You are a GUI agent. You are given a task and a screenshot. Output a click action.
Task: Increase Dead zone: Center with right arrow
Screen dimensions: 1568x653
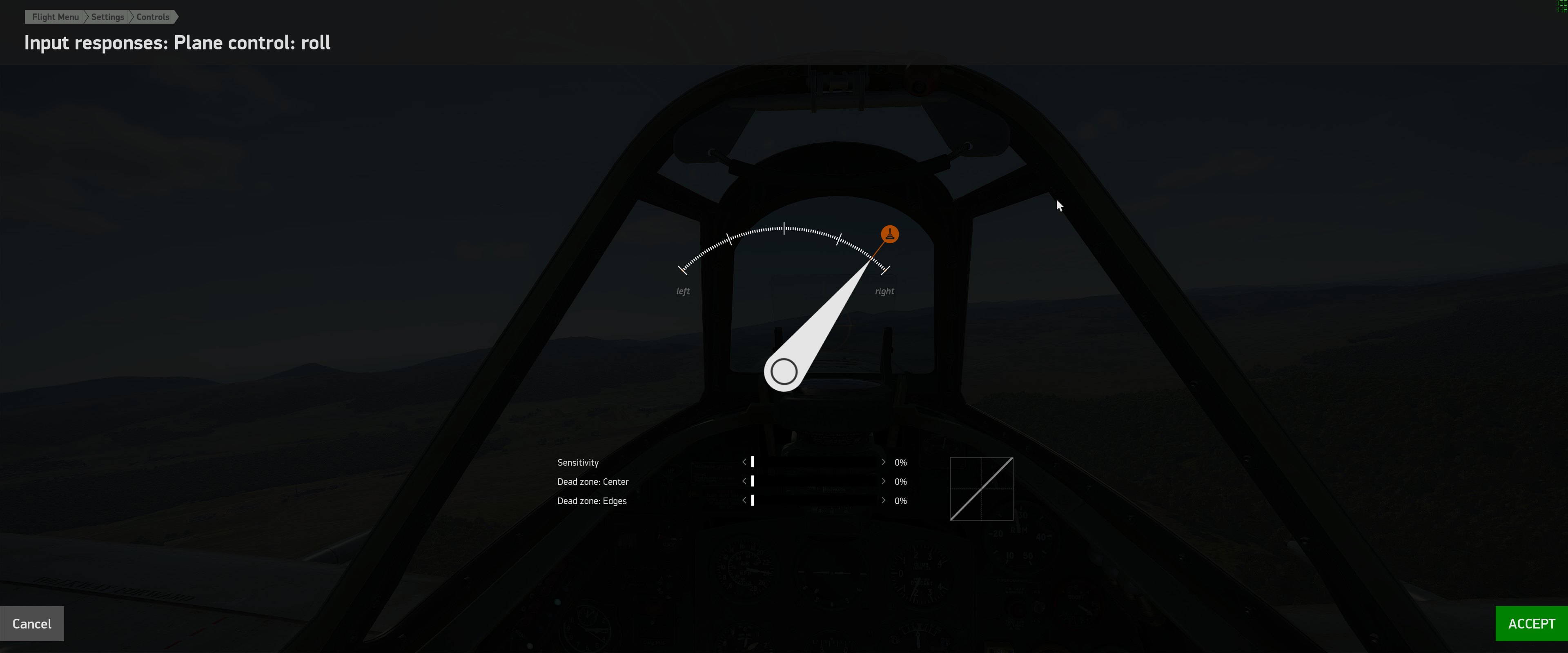point(883,481)
